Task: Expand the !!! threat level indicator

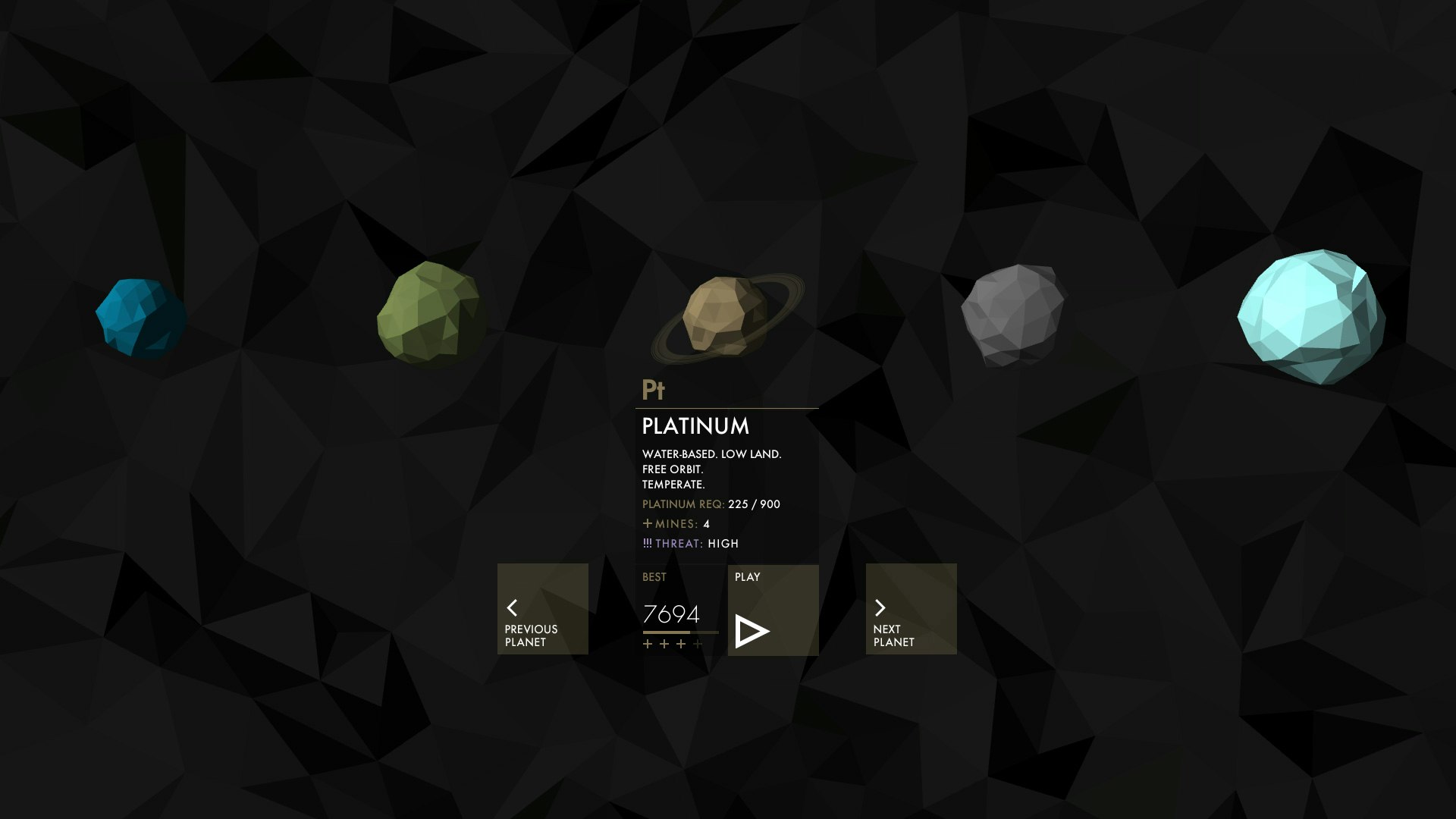Action: (x=647, y=543)
